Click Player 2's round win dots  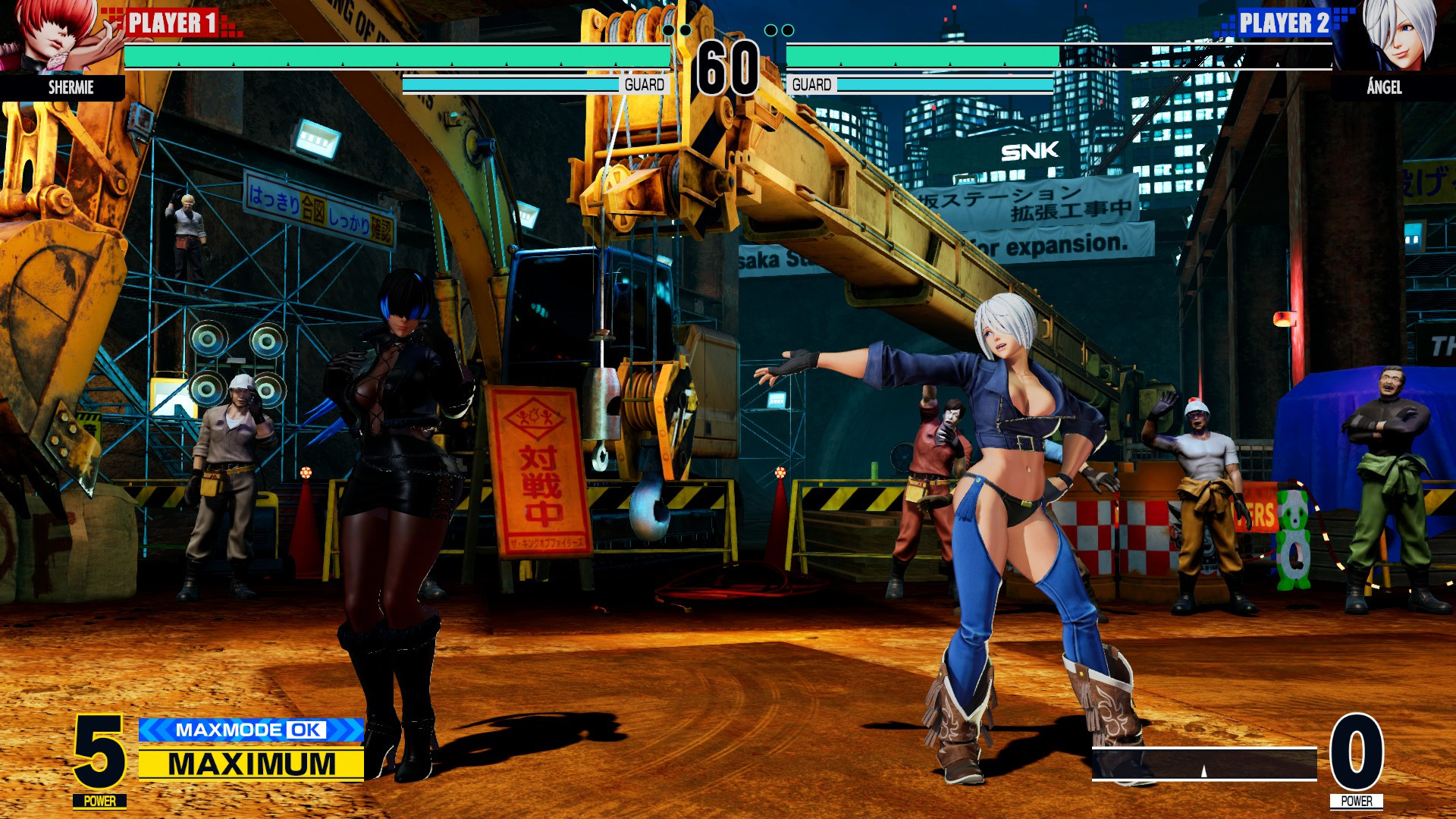point(778,28)
